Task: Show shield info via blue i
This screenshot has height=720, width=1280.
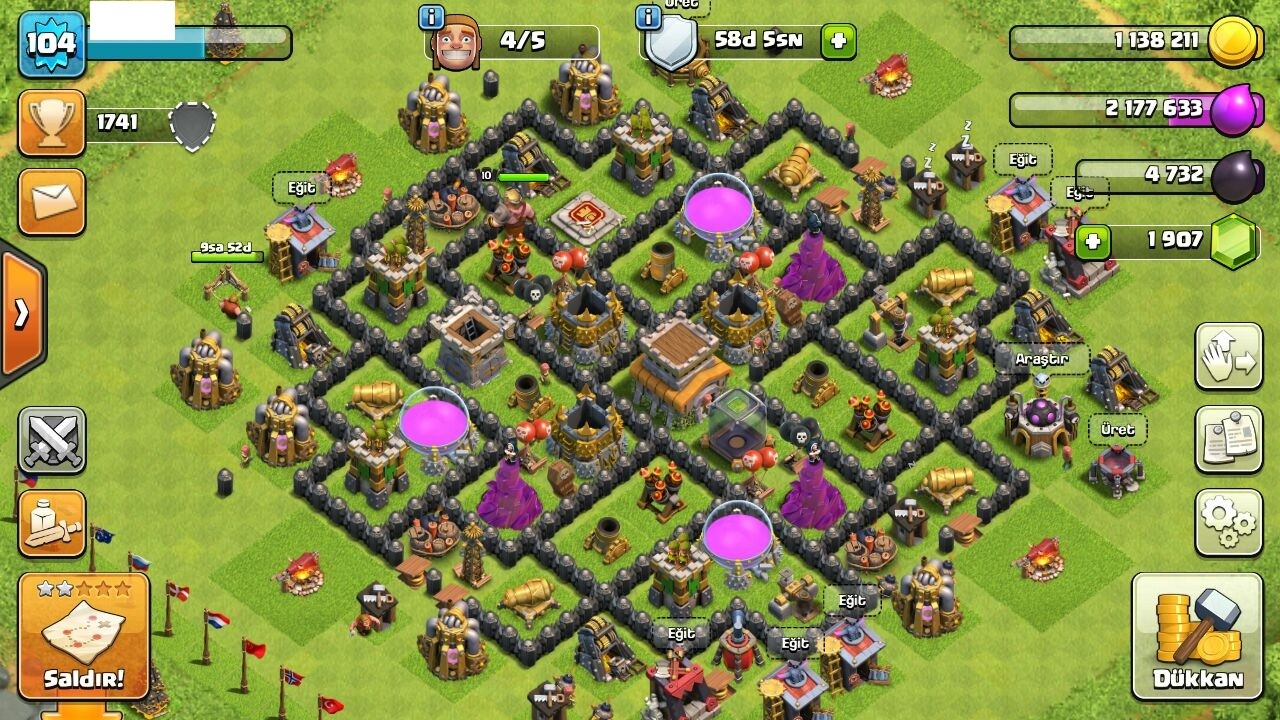Action: [648, 17]
